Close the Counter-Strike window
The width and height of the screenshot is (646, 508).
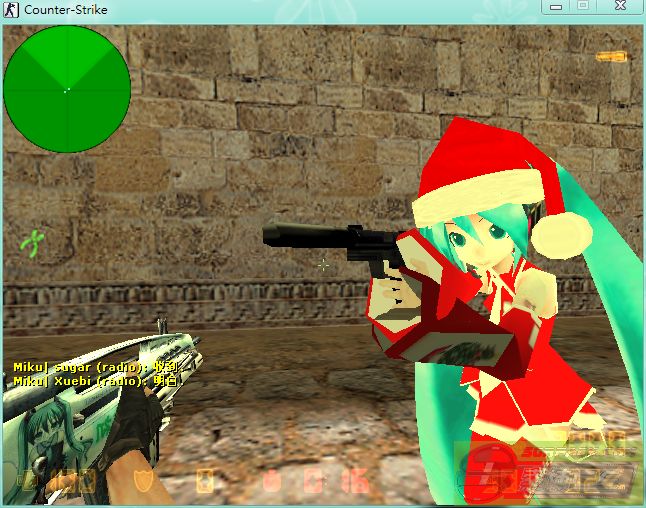pos(619,8)
